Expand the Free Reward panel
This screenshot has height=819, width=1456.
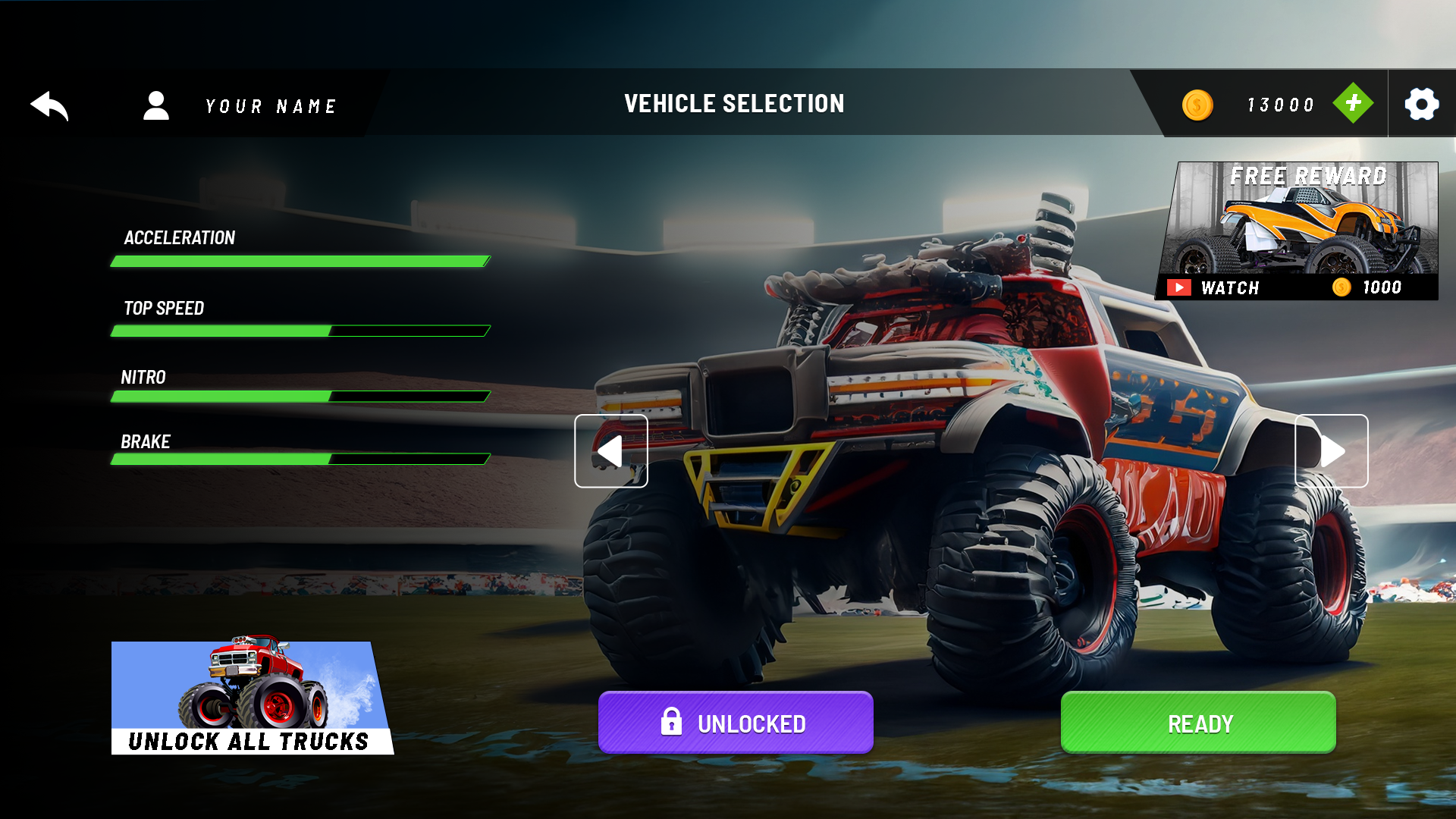pos(1296,227)
